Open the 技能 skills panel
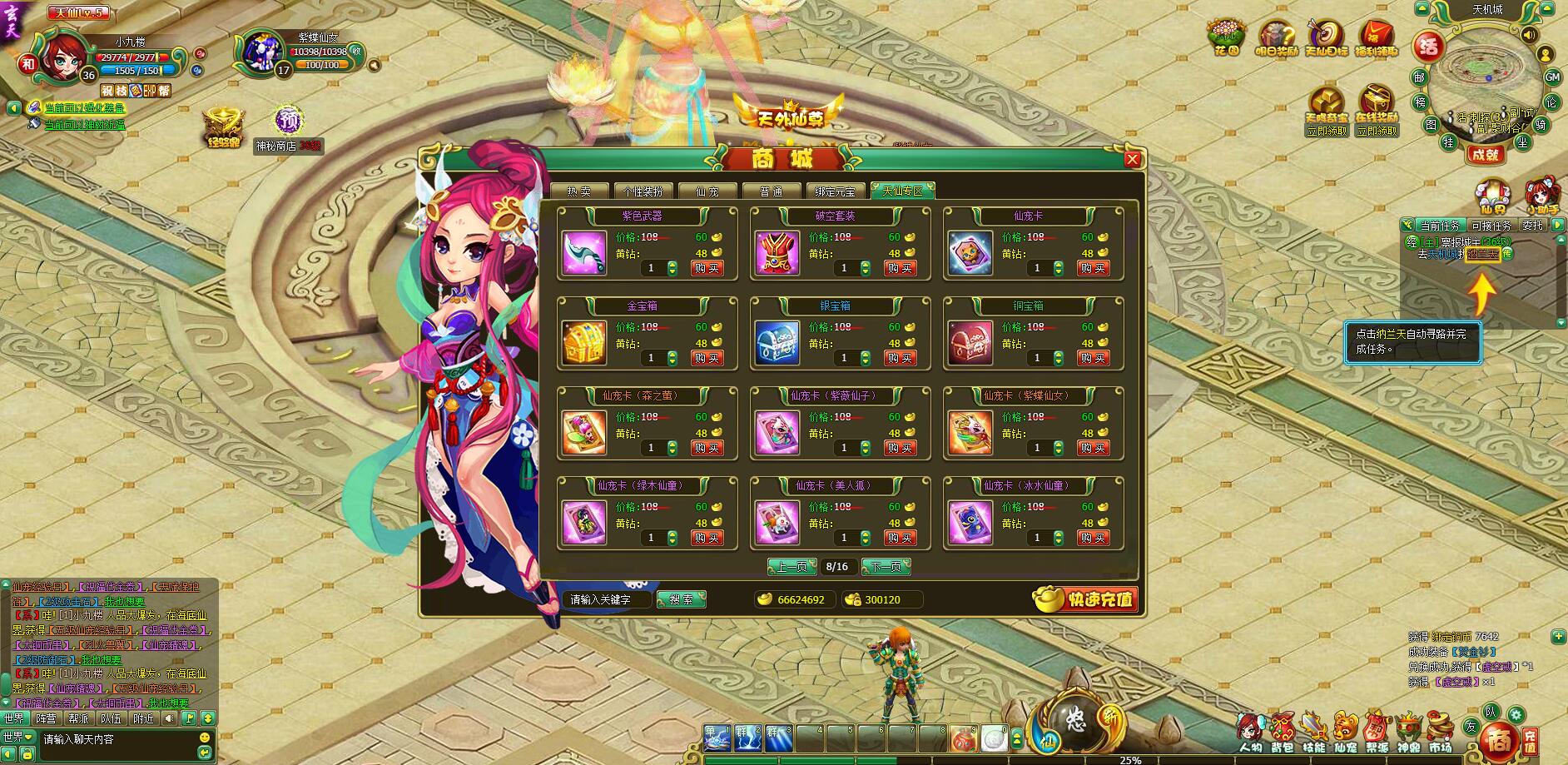Screen dimensions: 1568x765 (1313, 728)
